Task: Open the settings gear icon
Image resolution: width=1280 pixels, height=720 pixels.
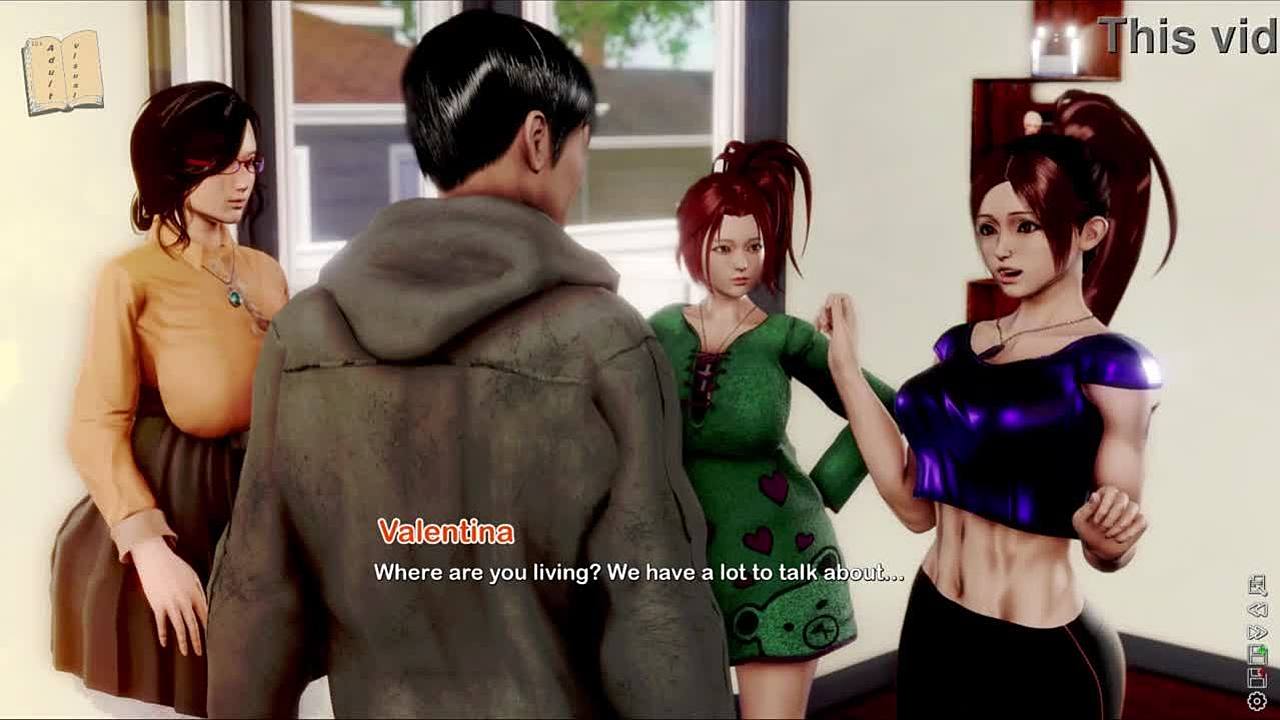Action: 1258,701
